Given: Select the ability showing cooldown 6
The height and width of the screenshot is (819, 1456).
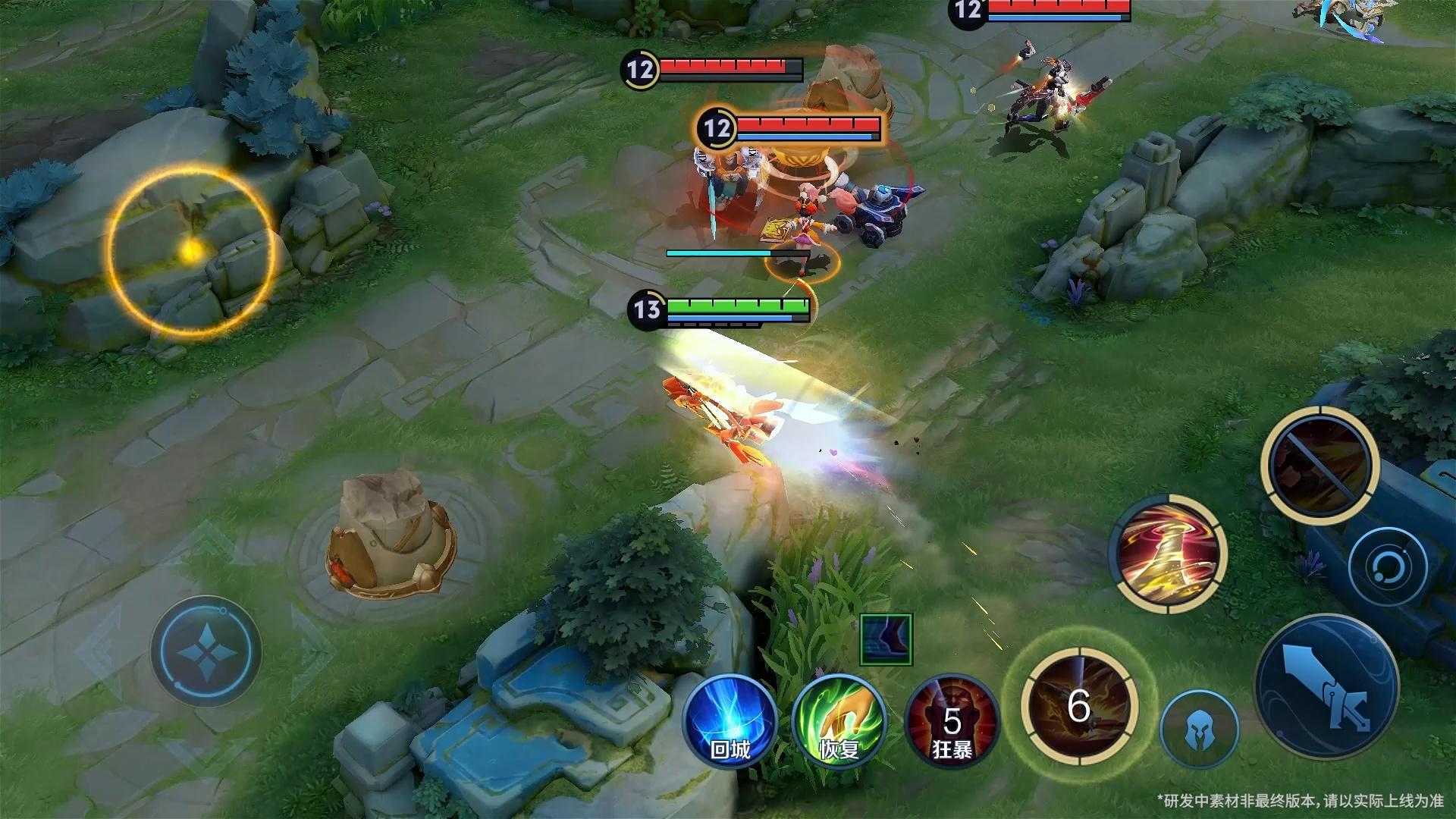Looking at the screenshot, I should tap(1078, 707).
